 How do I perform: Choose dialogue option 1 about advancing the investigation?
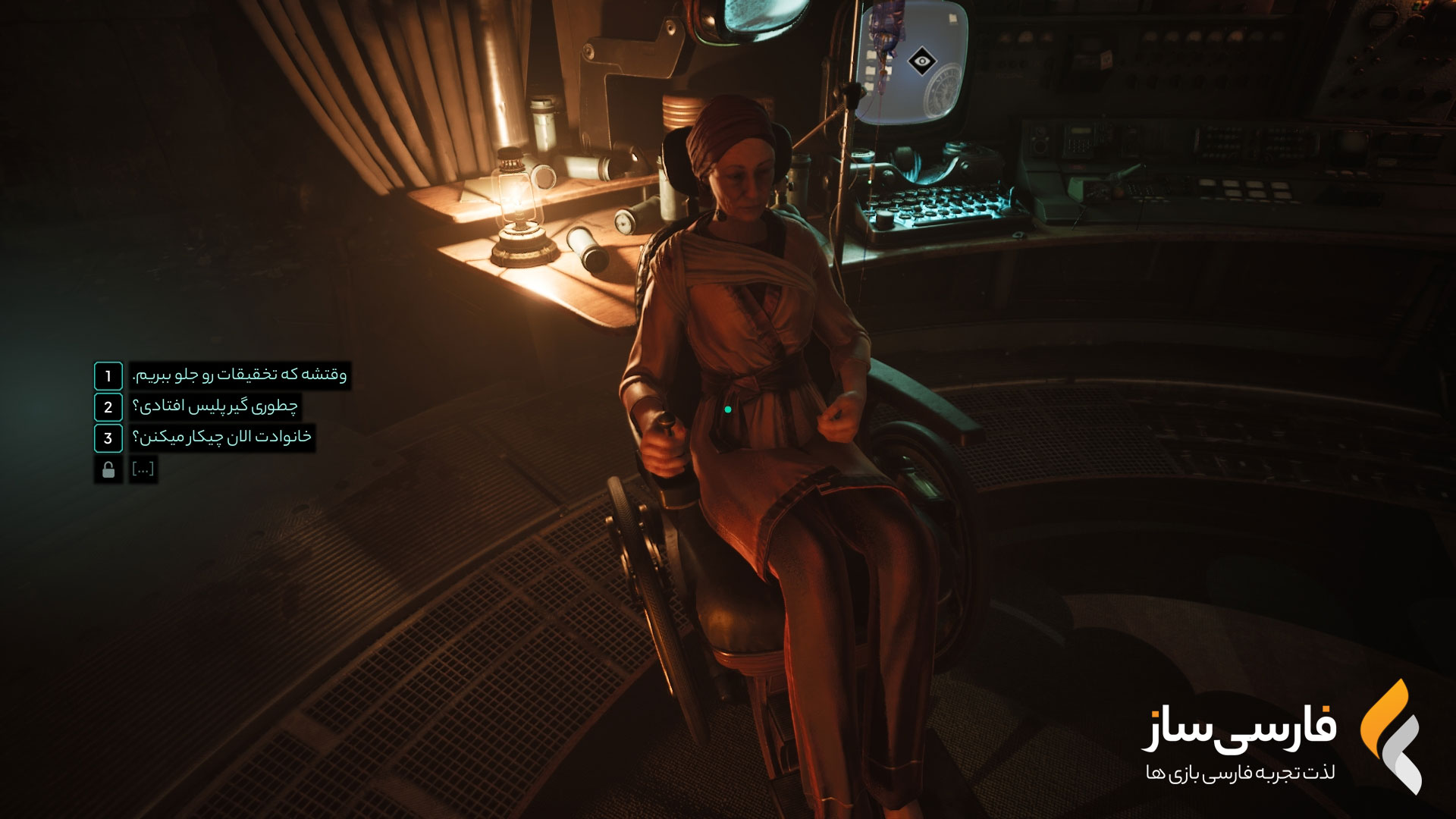(x=239, y=375)
